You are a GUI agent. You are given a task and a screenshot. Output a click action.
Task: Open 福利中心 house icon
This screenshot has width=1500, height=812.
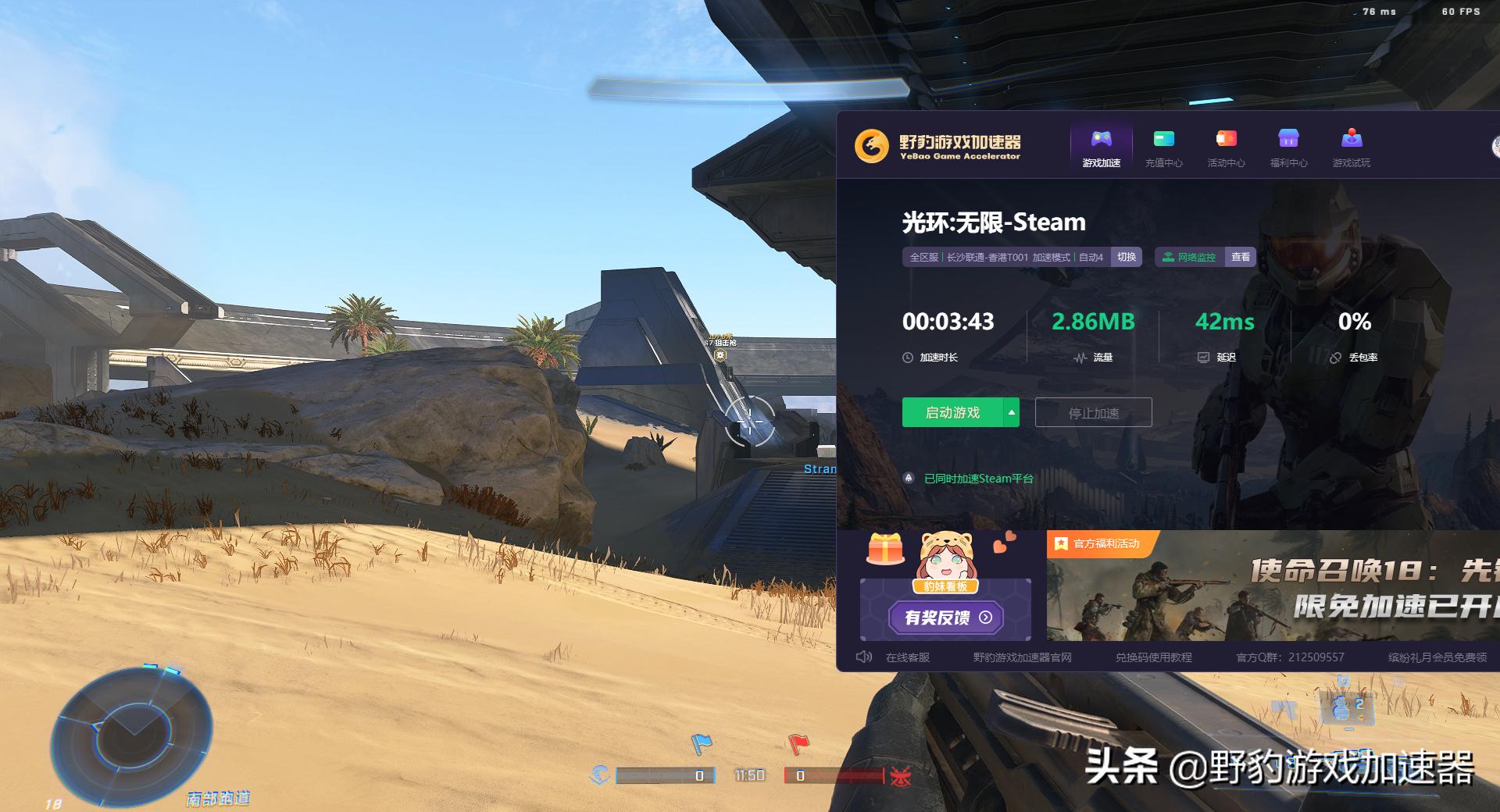[x=1287, y=138]
